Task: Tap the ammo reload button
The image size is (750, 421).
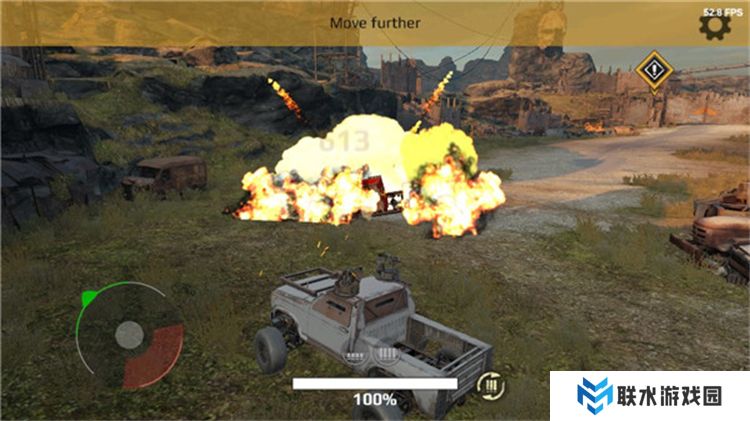Action: [489, 383]
